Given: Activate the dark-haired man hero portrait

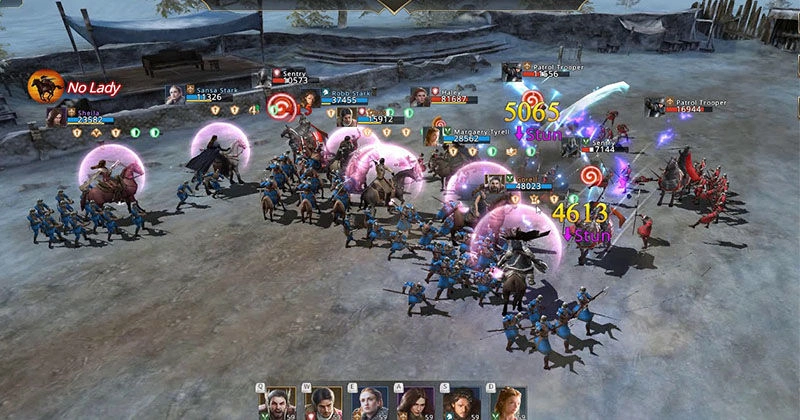Looking at the screenshot, I should click(324, 403).
